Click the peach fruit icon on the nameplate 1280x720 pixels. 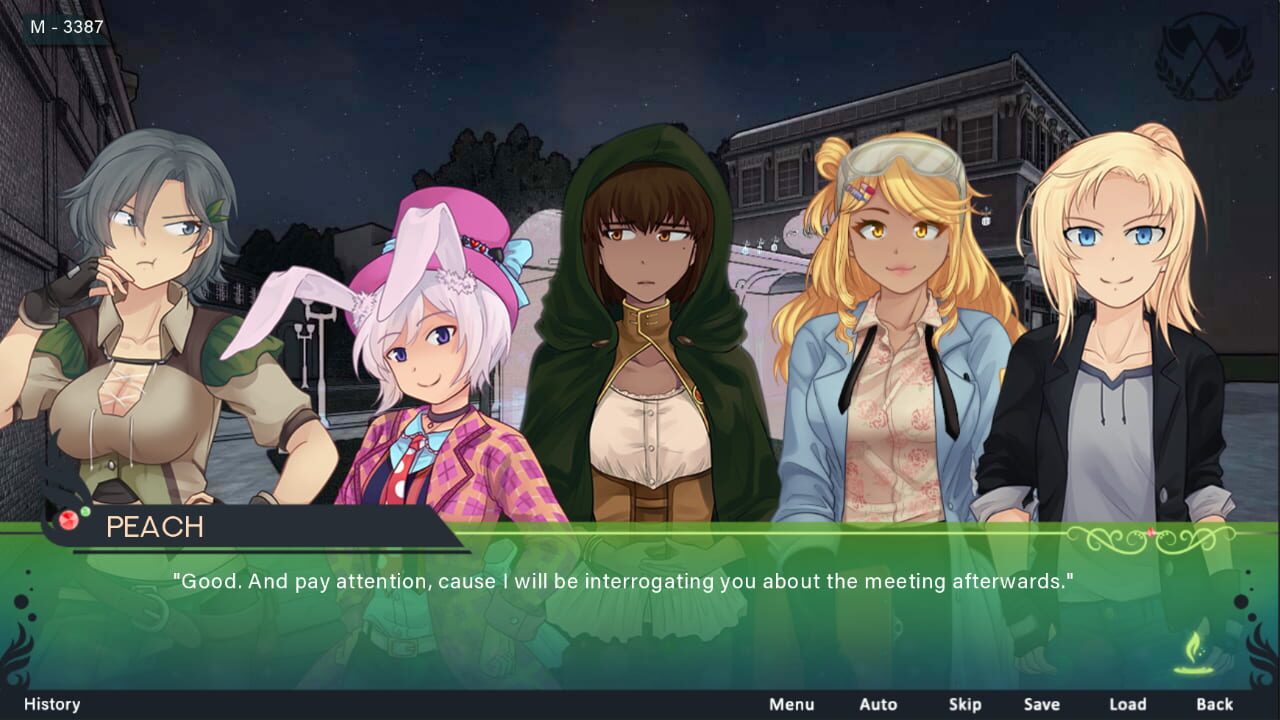[x=67, y=520]
